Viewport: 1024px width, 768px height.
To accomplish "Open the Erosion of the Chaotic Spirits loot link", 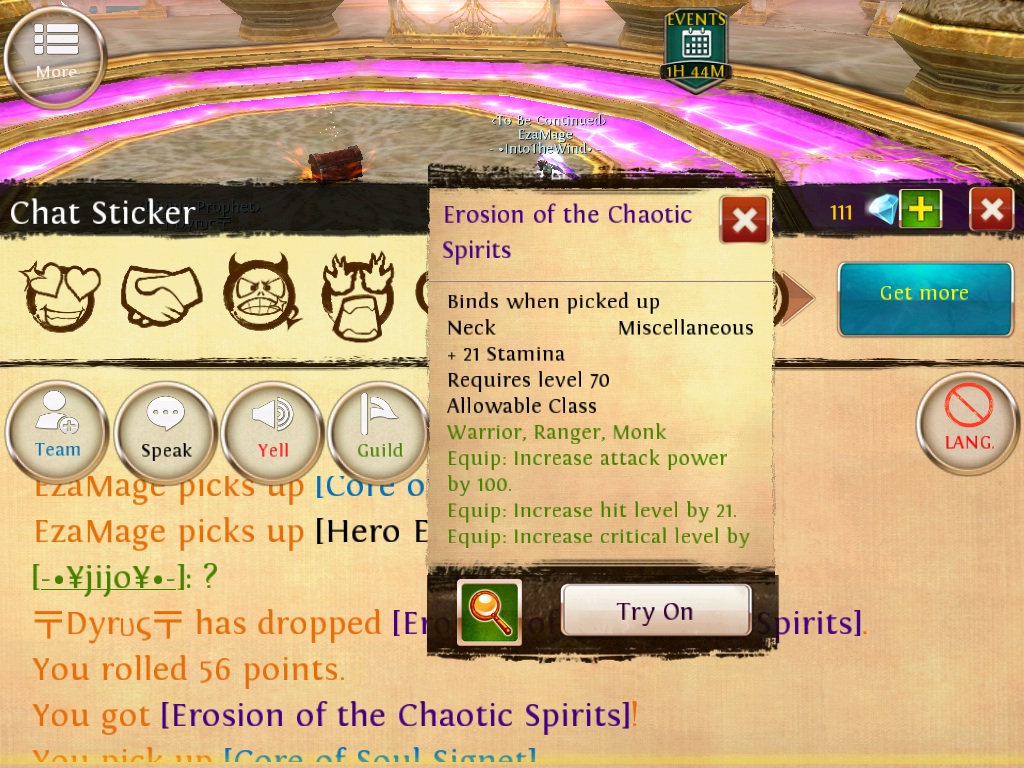I will (396, 716).
